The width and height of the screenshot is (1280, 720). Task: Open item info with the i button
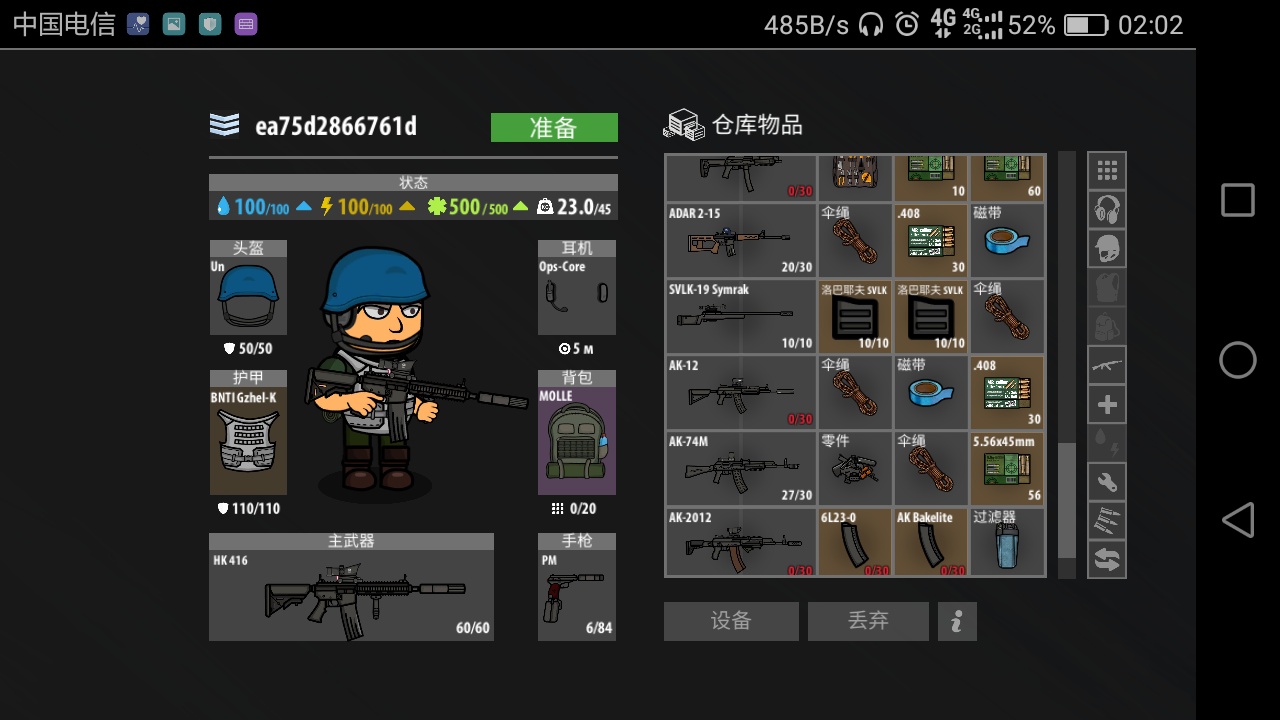(957, 621)
